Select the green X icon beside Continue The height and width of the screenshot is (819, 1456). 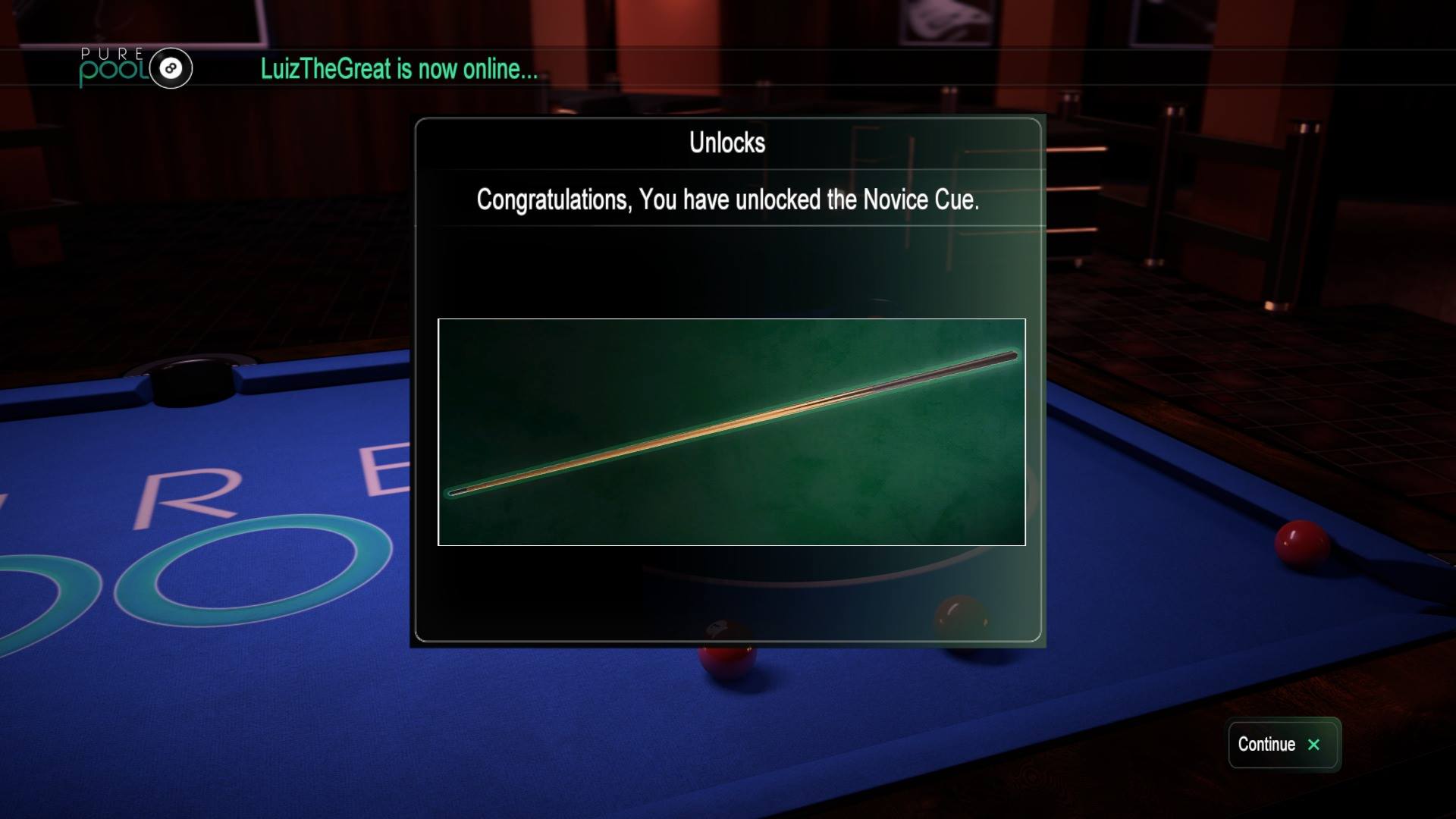[x=1314, y=745]
